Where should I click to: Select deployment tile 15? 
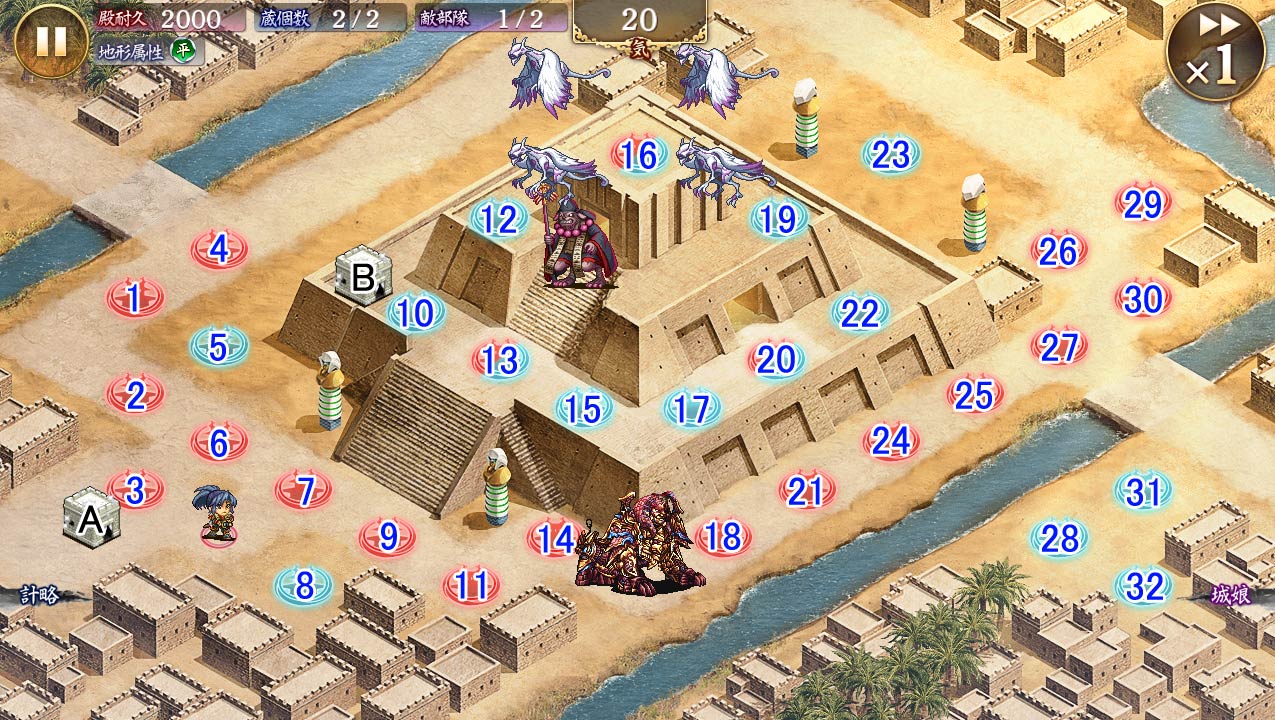pos(583,408)
